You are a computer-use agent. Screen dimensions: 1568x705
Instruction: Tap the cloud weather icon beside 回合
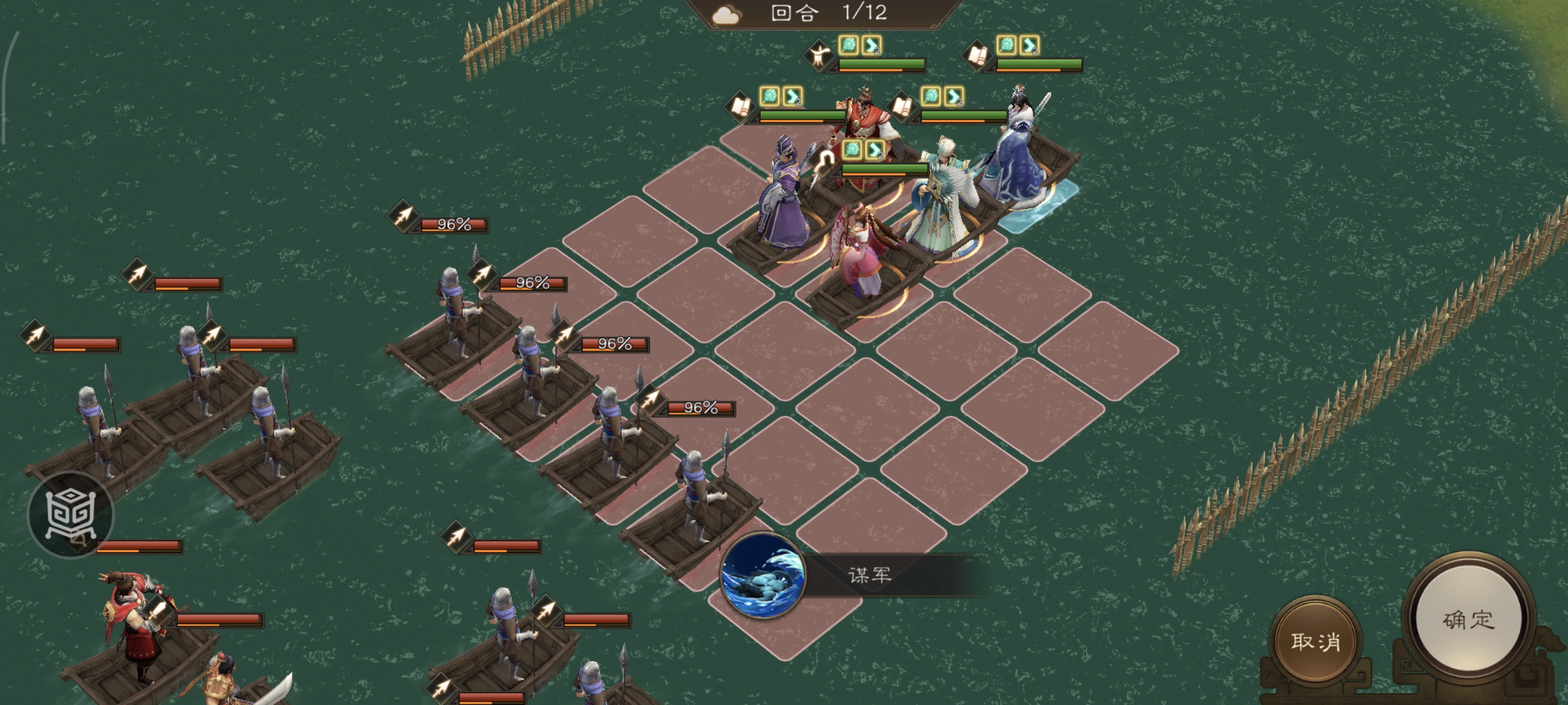click(x=726, y=15)
